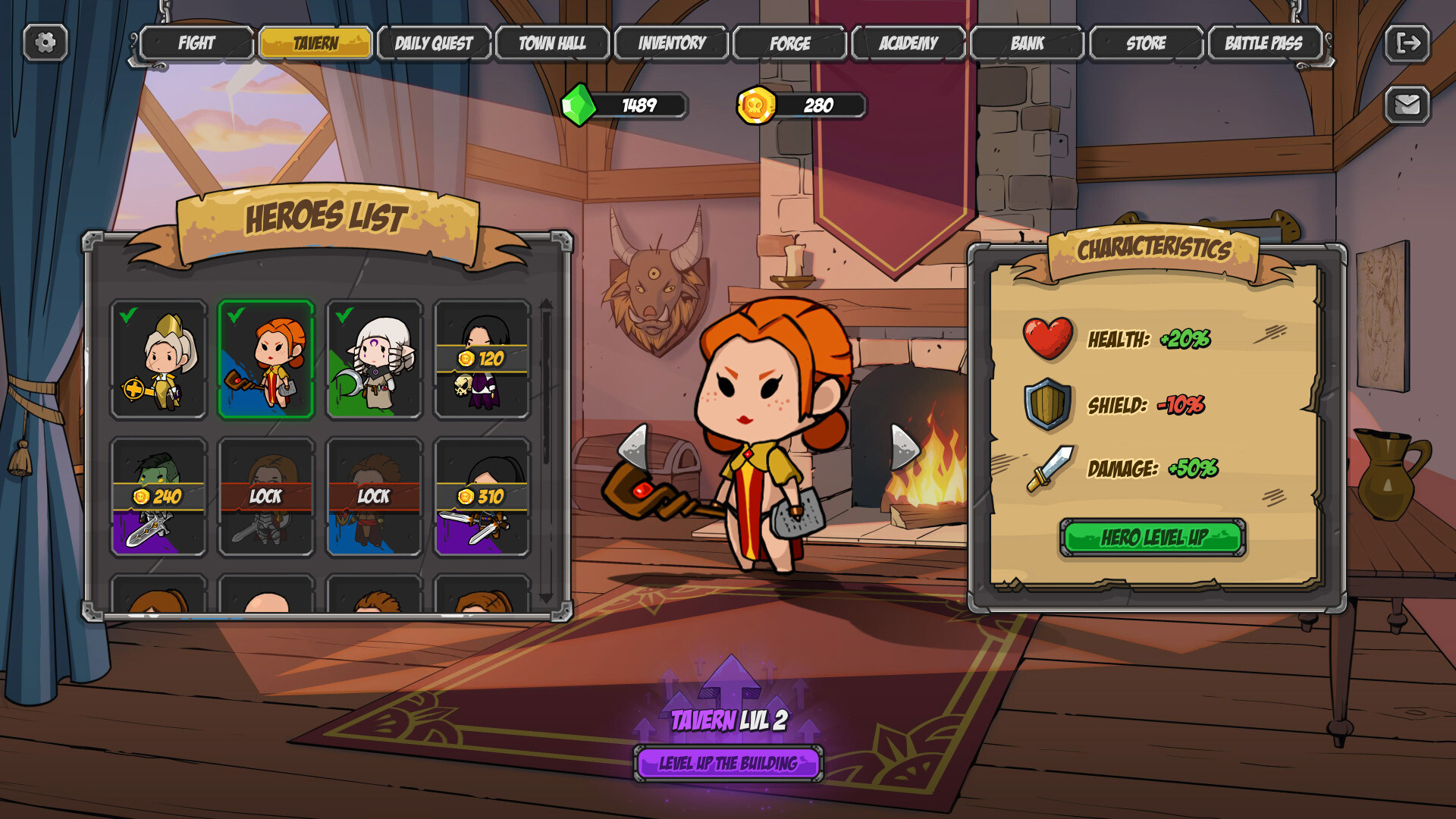The height and width of the screenshot is (819, 1456).
Task: Click the logout icon
Action: (1408, 44)
